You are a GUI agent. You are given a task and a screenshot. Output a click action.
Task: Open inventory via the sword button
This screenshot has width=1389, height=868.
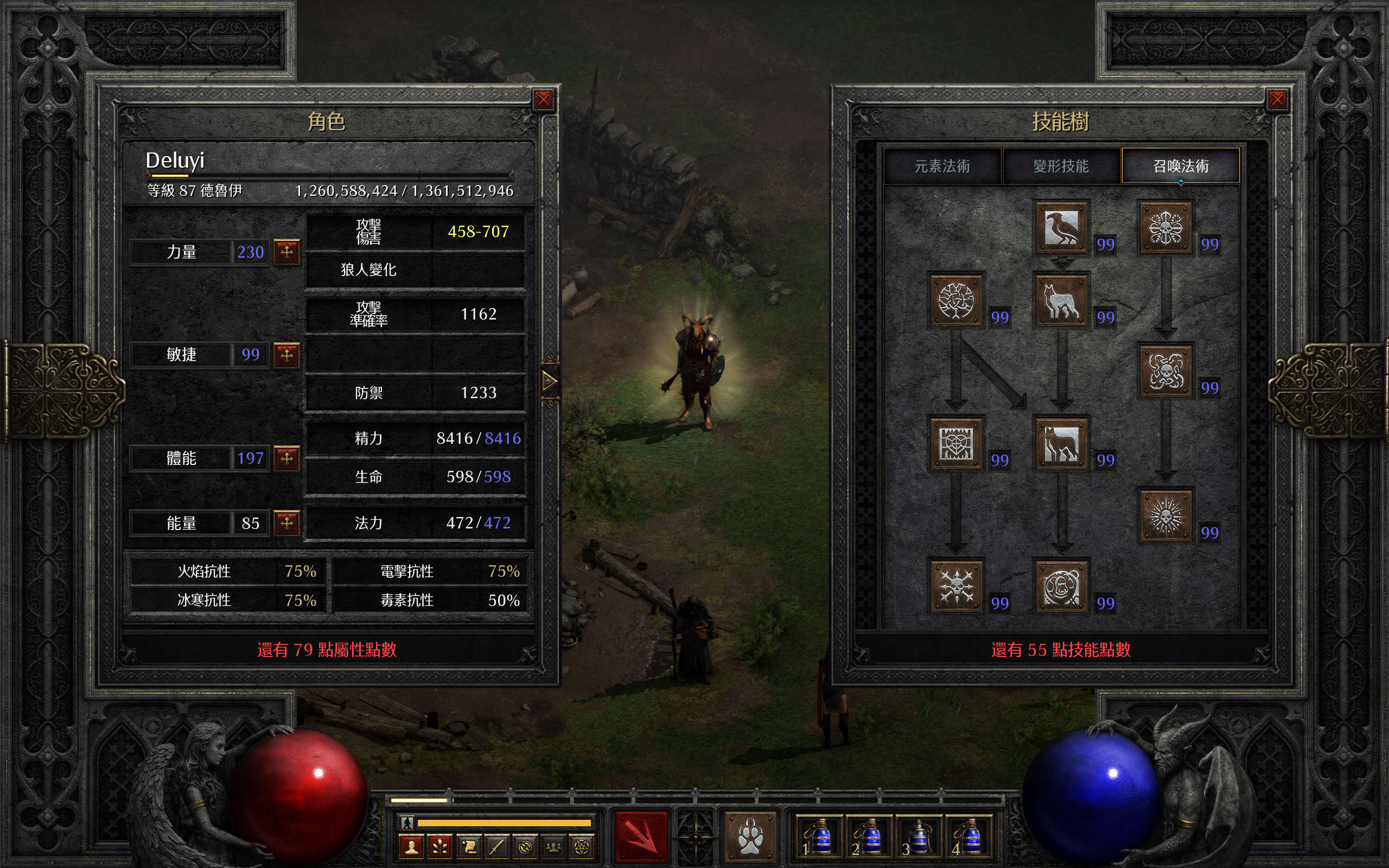point(496,847)
